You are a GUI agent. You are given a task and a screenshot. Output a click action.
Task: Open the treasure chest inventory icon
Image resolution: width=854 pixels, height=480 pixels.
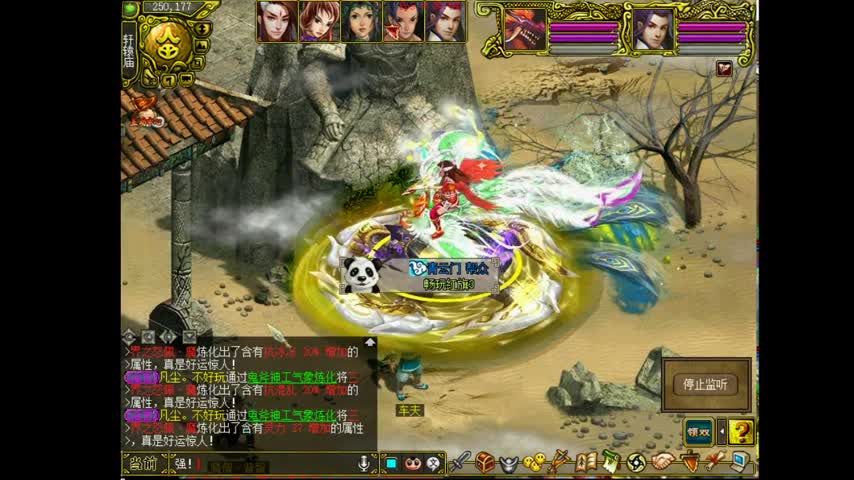(x=485, y=462)
